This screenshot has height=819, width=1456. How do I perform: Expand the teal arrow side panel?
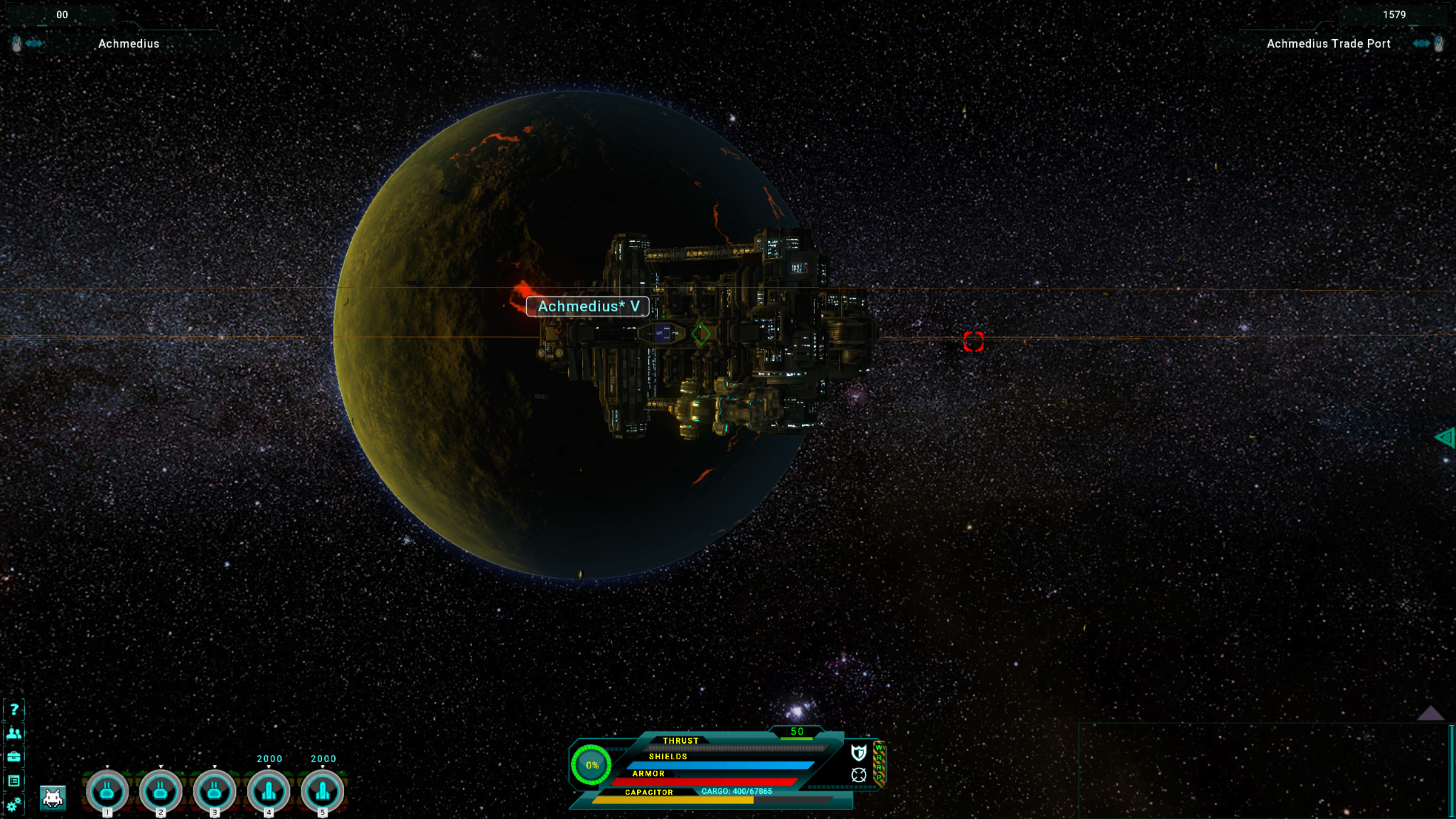click(x=1445, y=437)
